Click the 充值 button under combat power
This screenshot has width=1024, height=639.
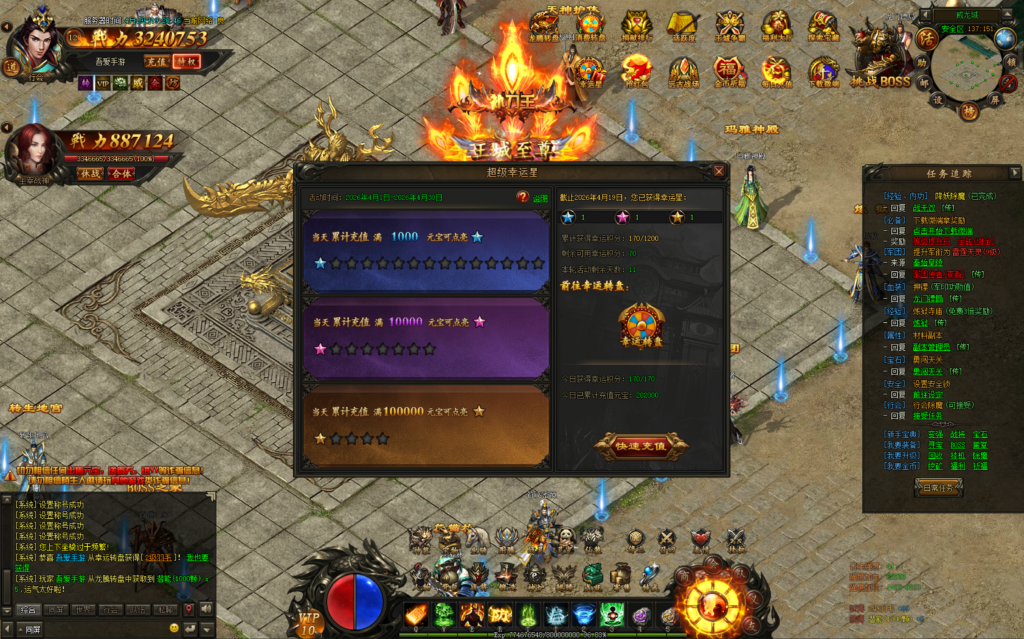coord(156,61)
